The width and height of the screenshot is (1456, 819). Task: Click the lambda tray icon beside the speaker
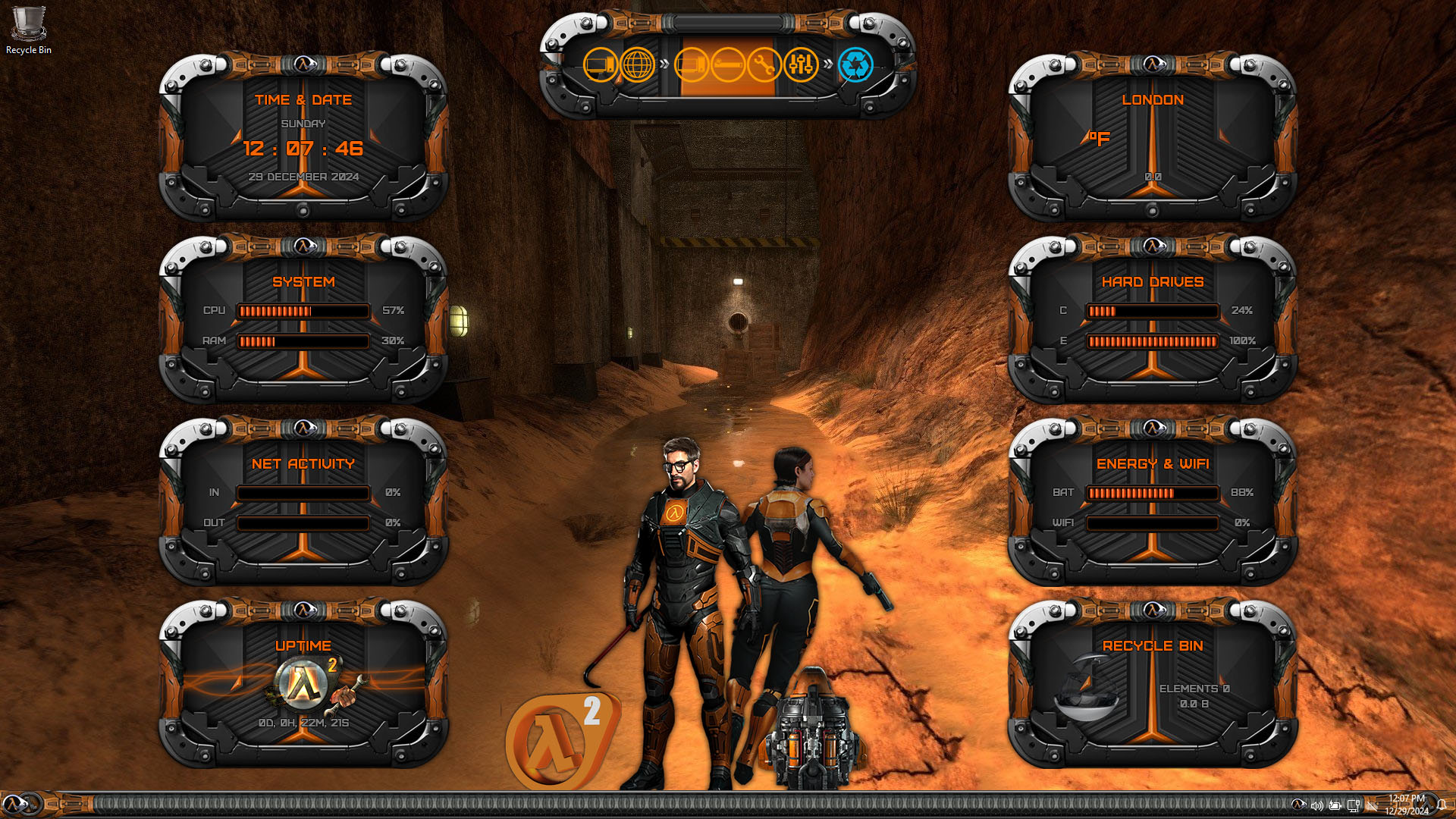1298,805
